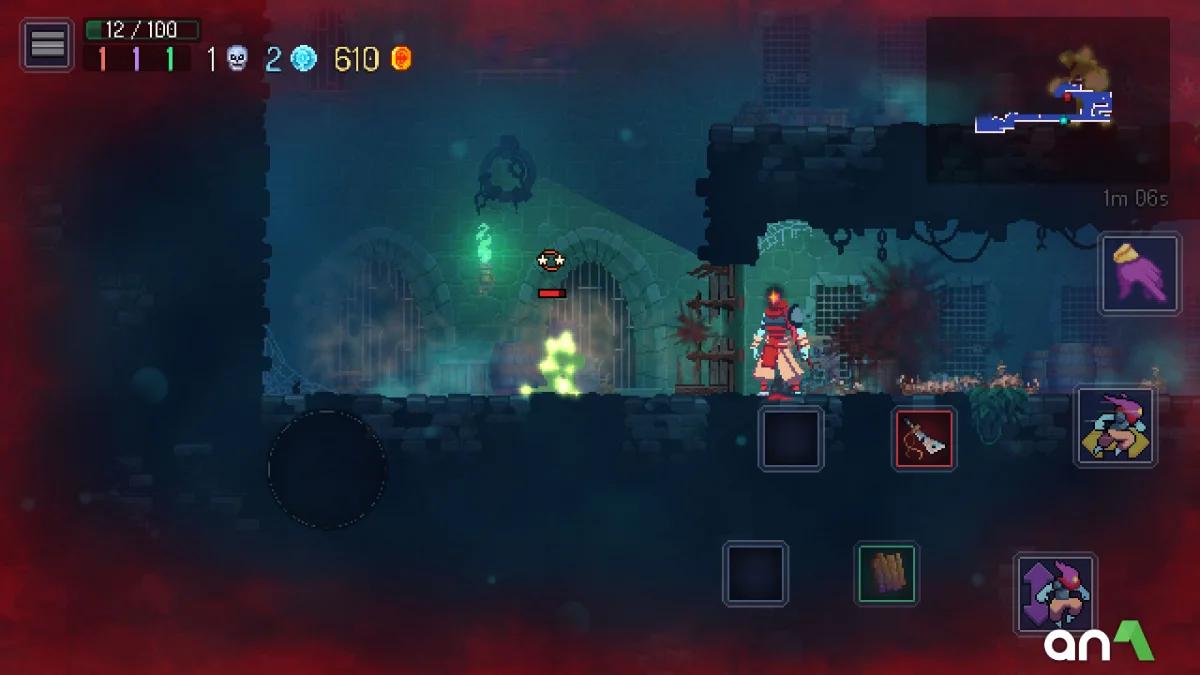The image size is (1200, 675).
Task: Open the hamburger pause menu
Action: tap(47, 45)
